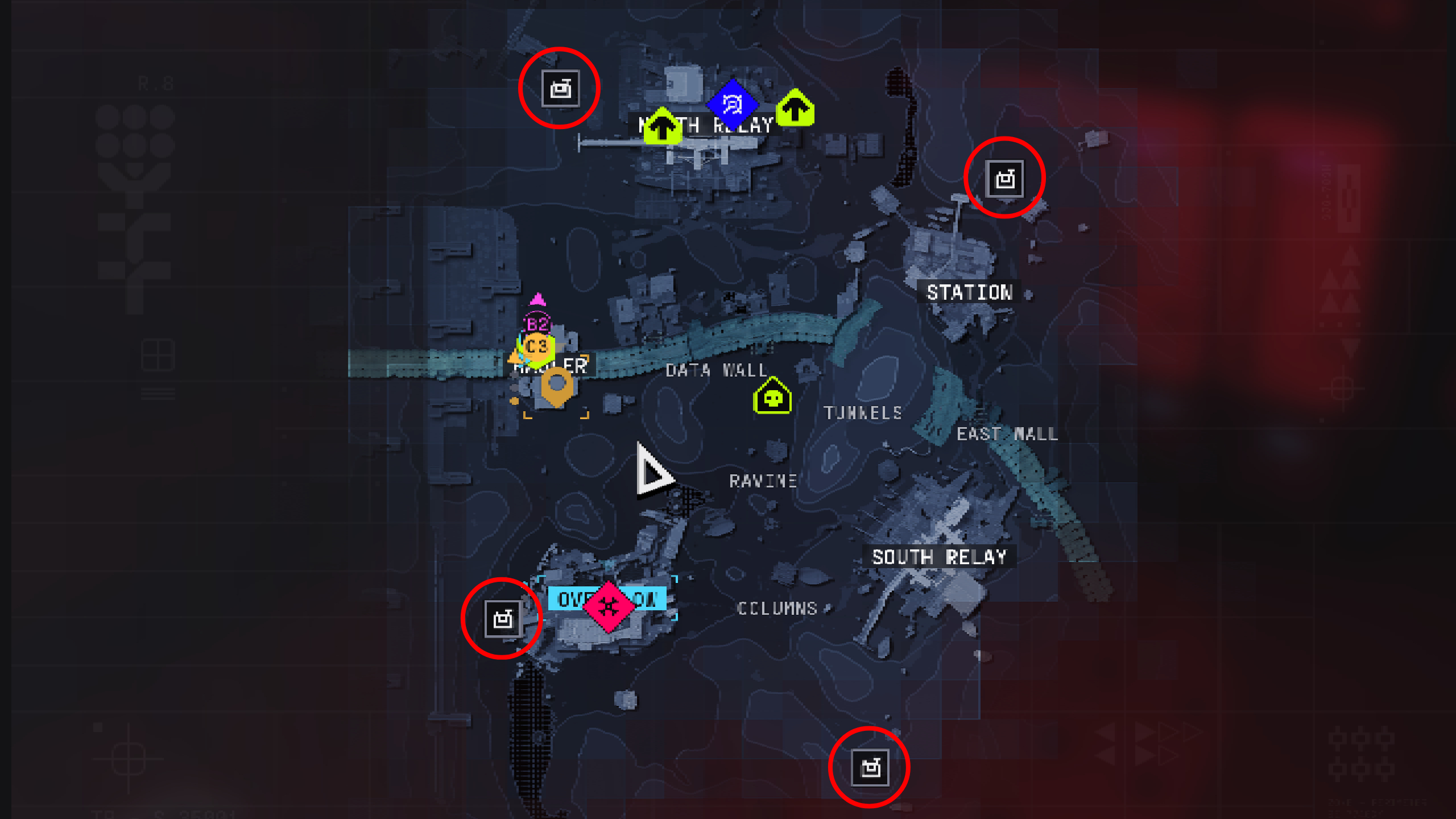Click the STATION location label
The width and height of the screenshot is (1456, 819).
click(x=969, y=292)
